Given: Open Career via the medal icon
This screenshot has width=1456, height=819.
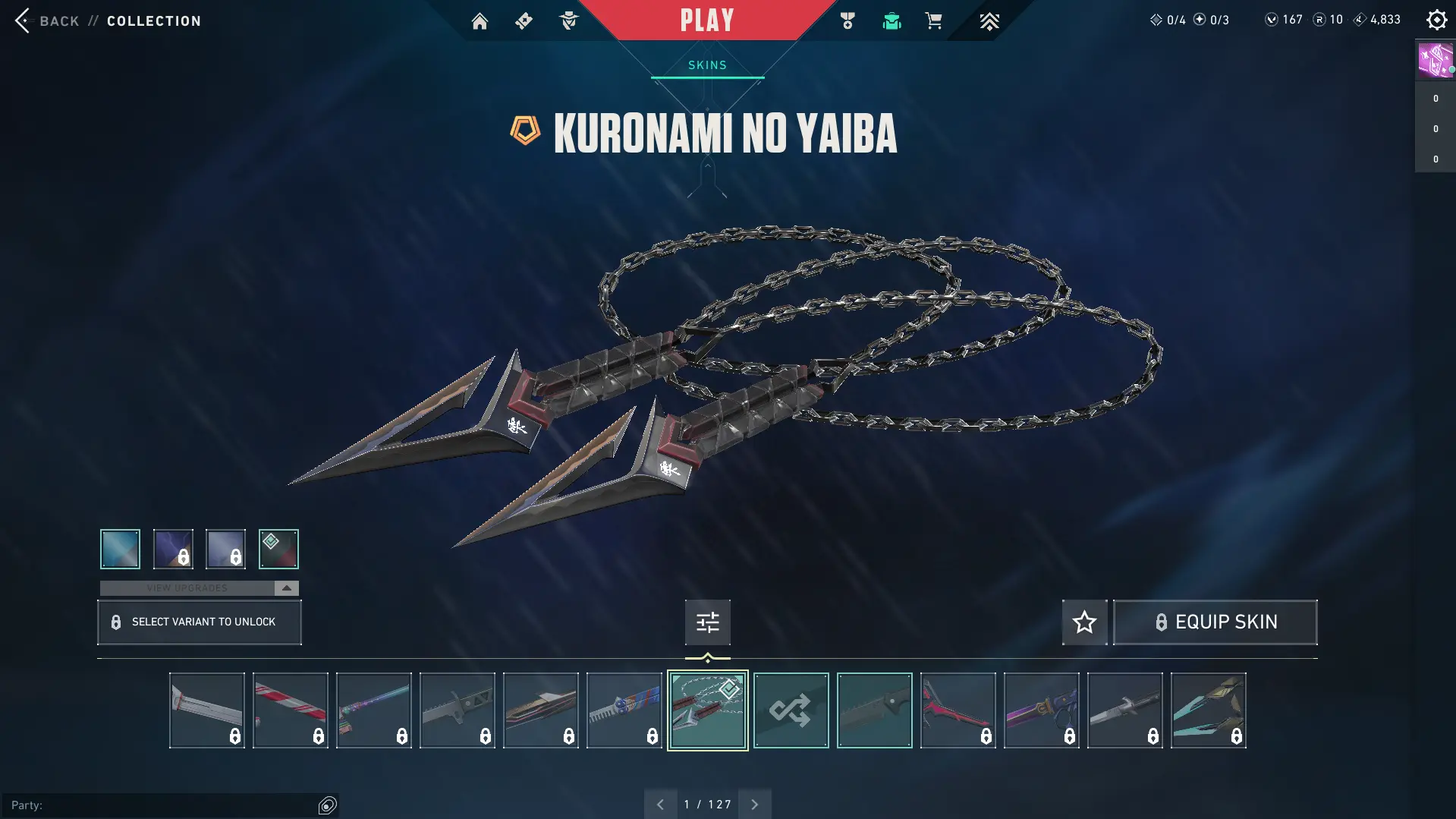Looking at the screenshot, I should click(847, 20).
